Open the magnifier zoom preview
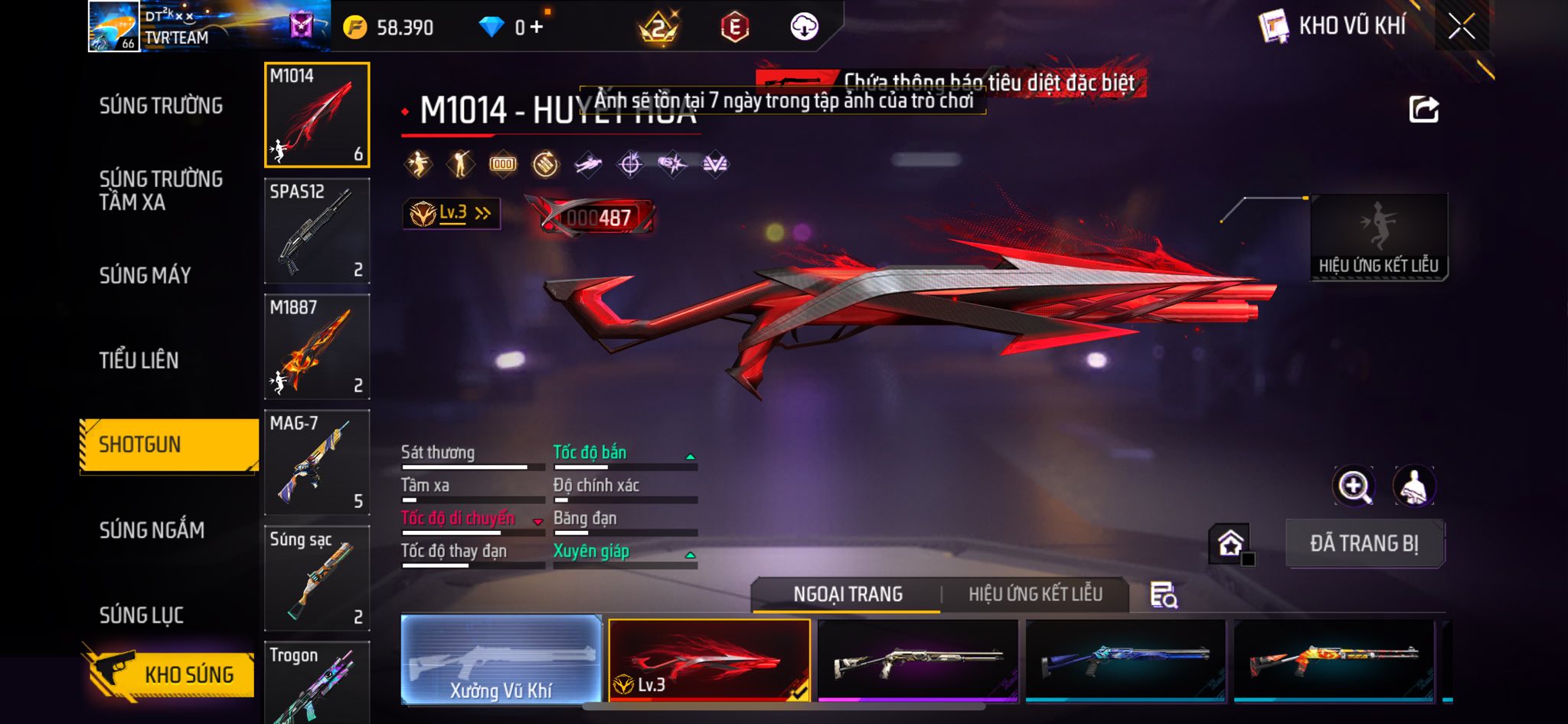This screenshot has width=1568, height=724. pos(1354,486)
